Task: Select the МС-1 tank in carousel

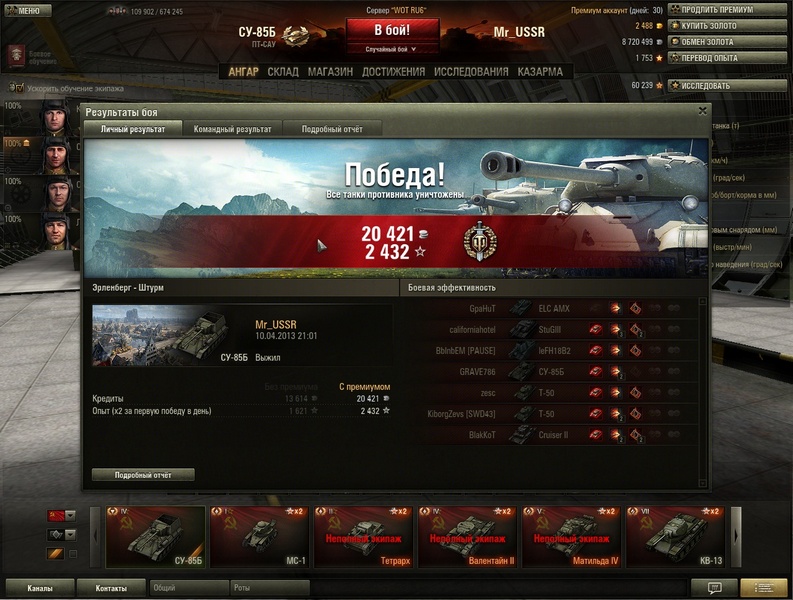Action: click(259, 538)
